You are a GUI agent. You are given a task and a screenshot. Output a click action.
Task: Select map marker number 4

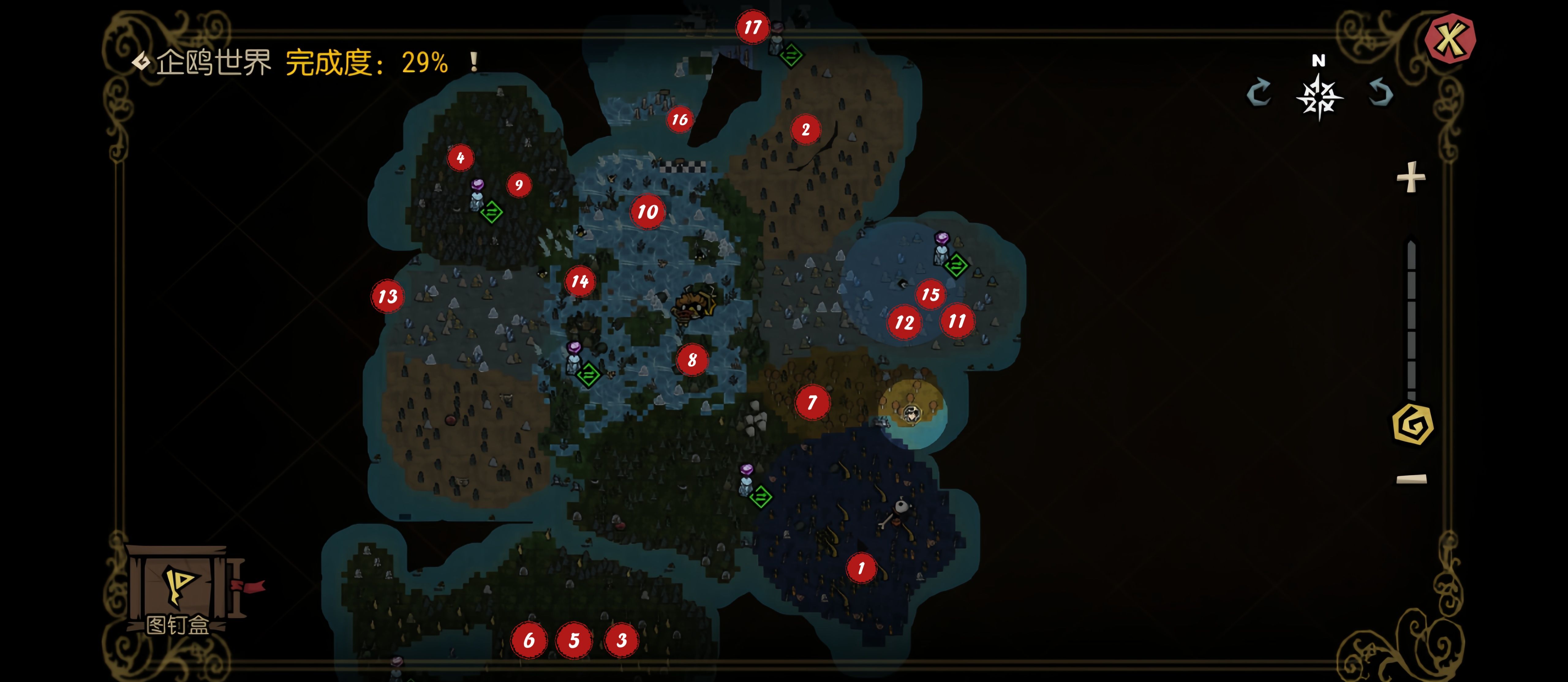click(x=460, y=158)
